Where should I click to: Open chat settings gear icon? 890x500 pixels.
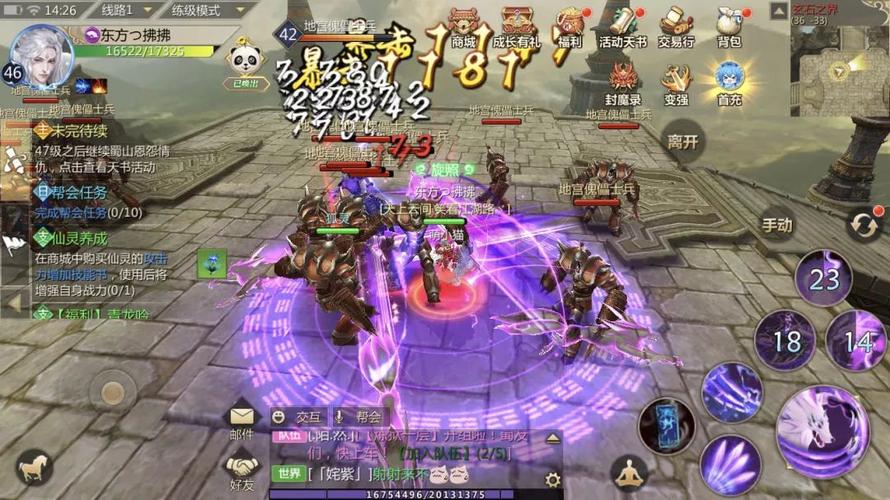[x=553, y=480]
